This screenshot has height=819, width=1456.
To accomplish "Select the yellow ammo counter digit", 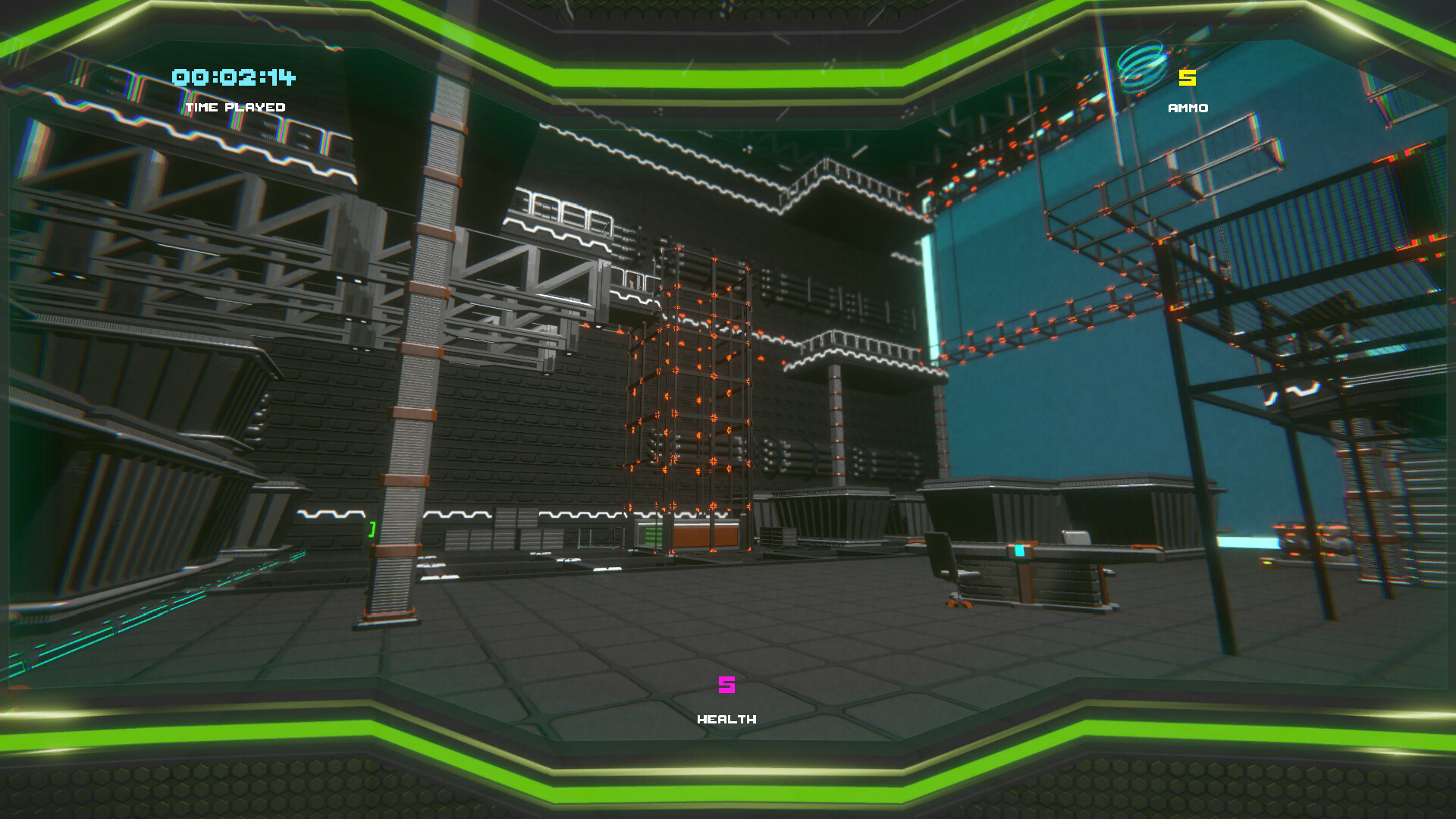I will (1186, 77).
